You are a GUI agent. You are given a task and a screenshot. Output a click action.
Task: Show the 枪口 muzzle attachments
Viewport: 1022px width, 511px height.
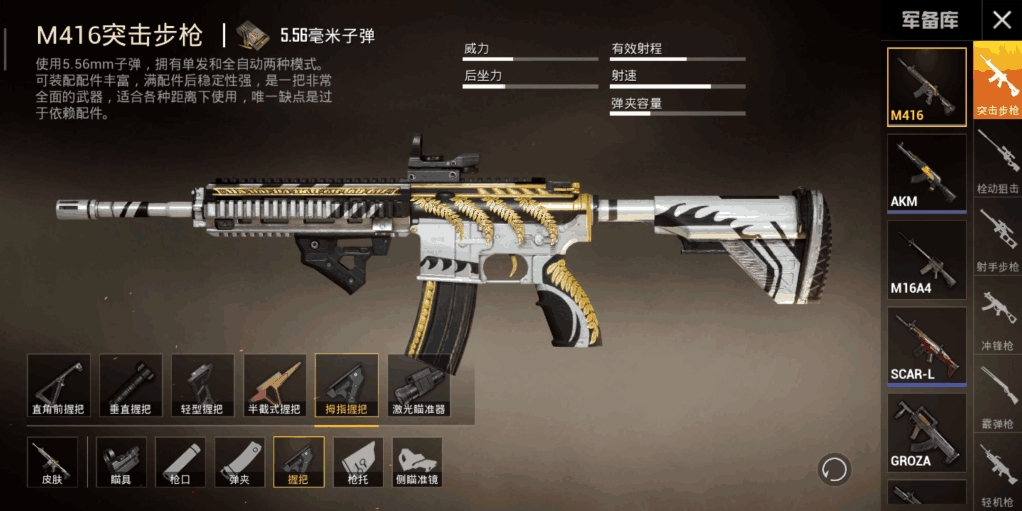[x=181, y=463]
